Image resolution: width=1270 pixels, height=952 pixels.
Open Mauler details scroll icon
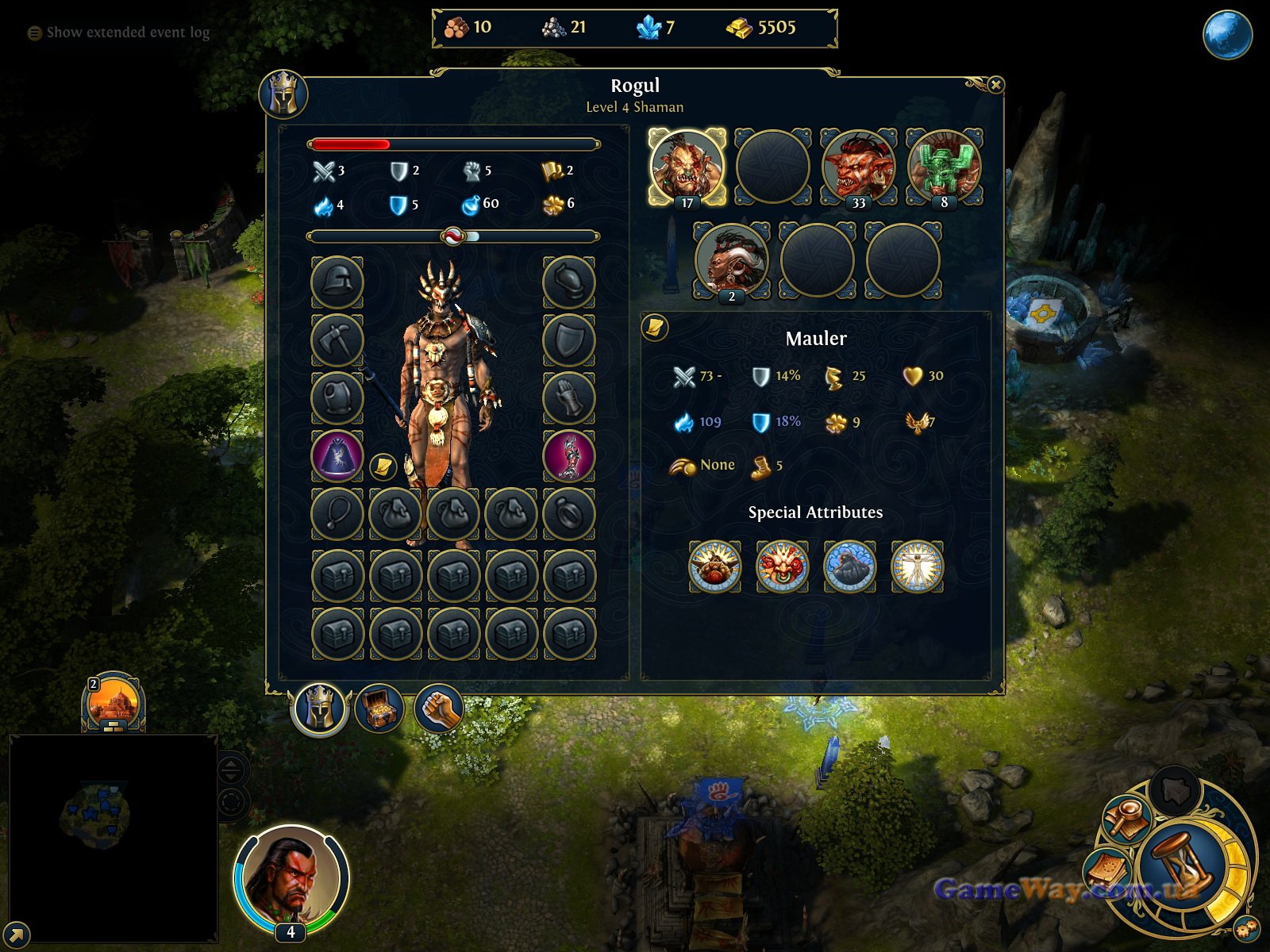[656, 327]
